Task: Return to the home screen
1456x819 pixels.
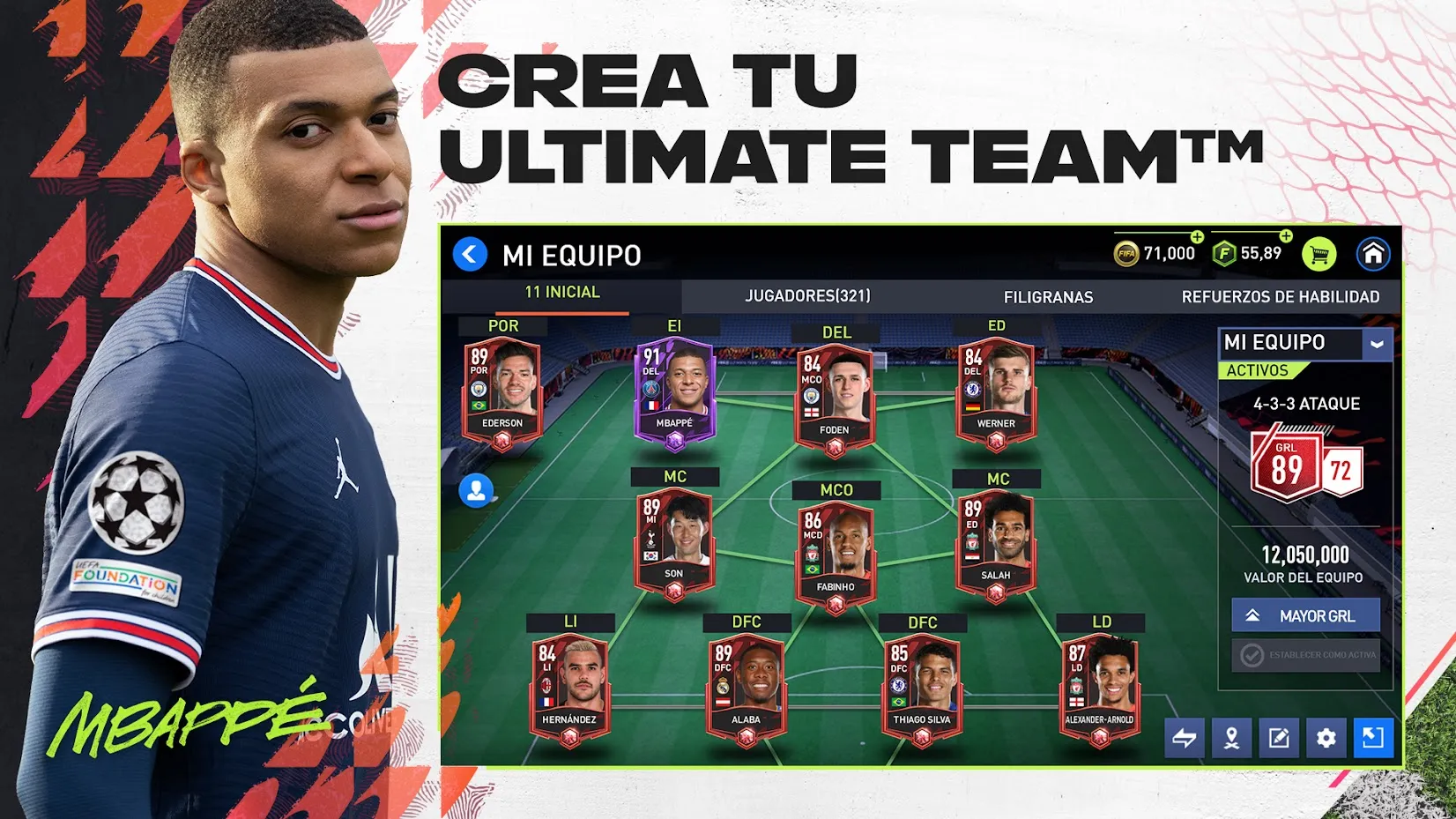Action: click(1372, 255)
